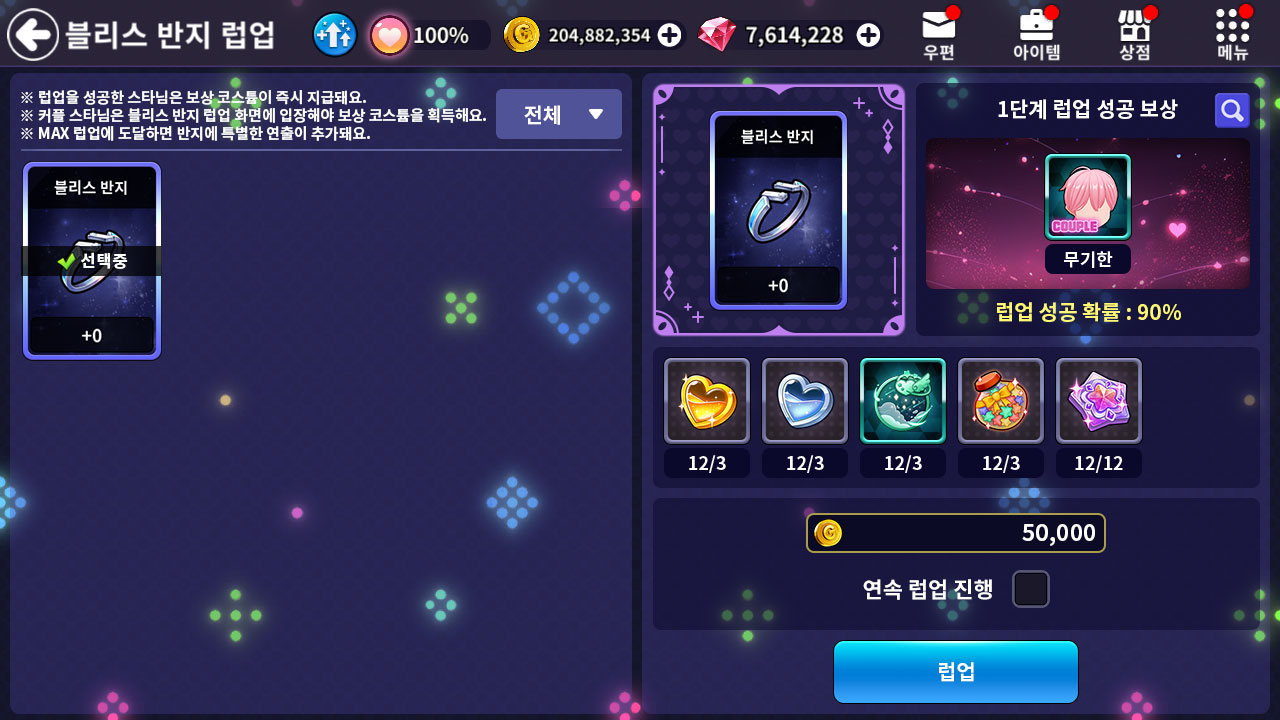Viewport: 1280px width, 720px height.
Task: Select the blue heart material slot
Action: pyautogui.click(x=805, y=400)
